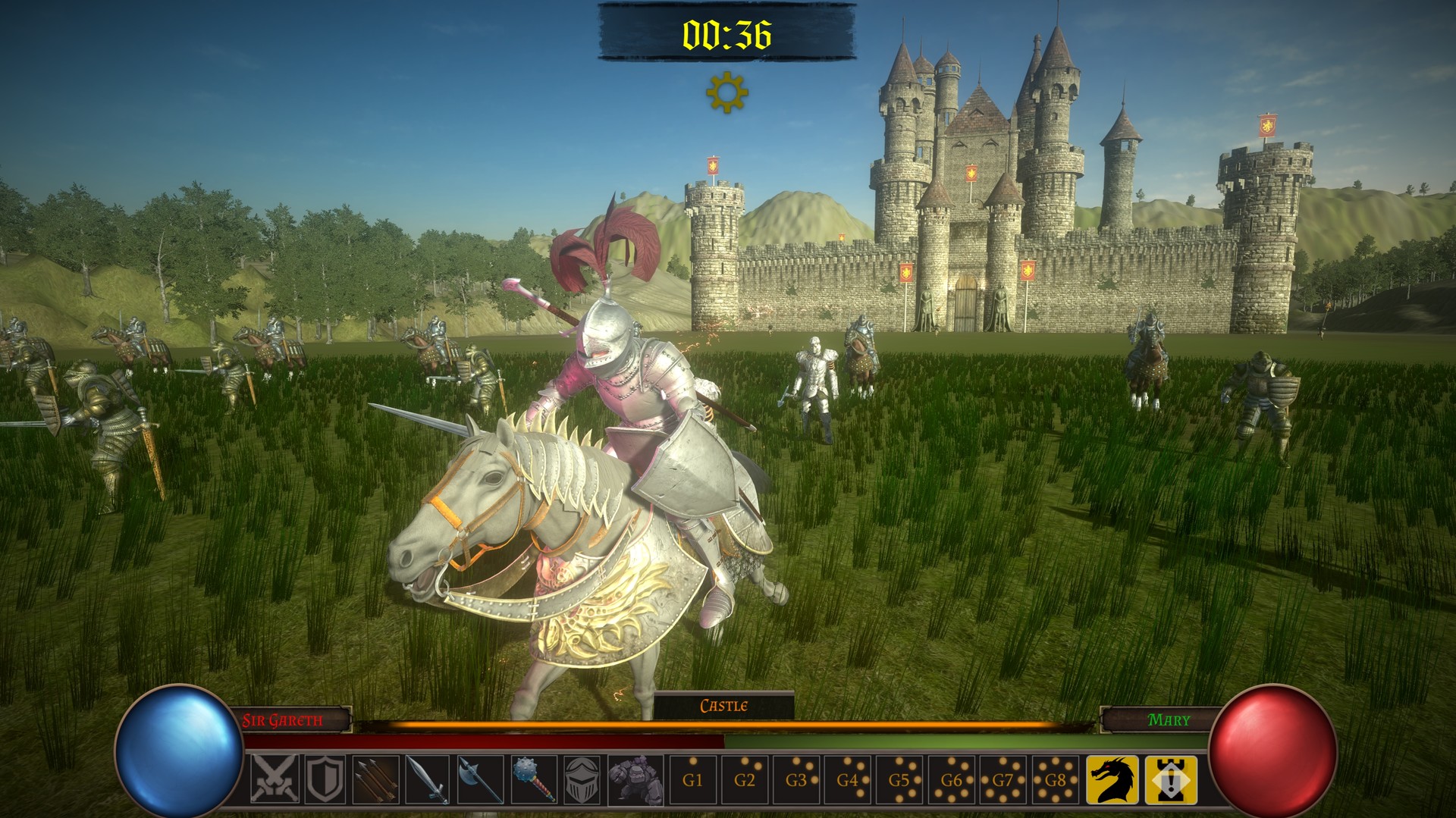Click the knight helmet icon
The height and width of the screenshot is (818, 1456).
(584, 779)
